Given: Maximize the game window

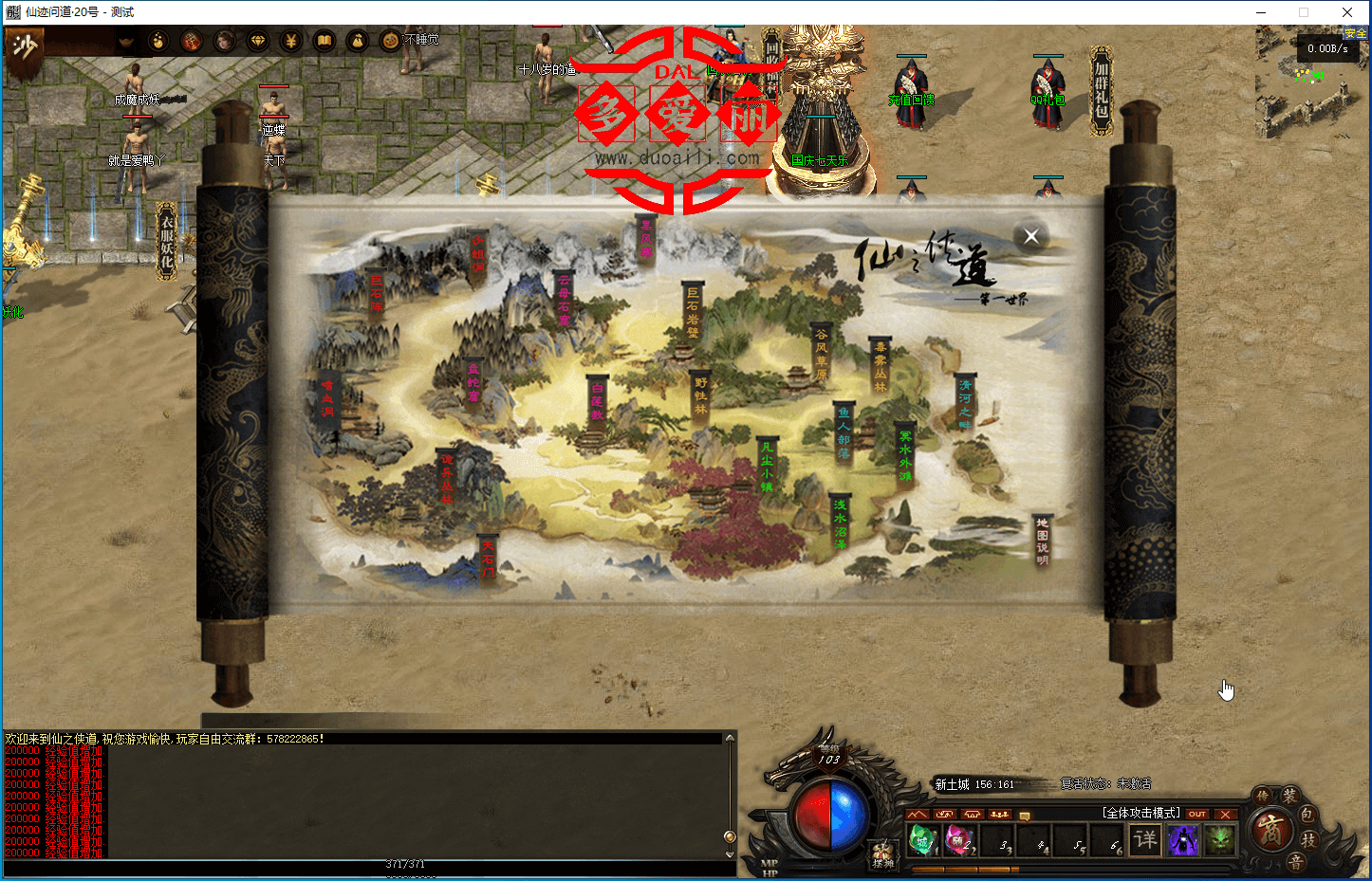Looking at the screenshot, I should tap(1304, 12).
